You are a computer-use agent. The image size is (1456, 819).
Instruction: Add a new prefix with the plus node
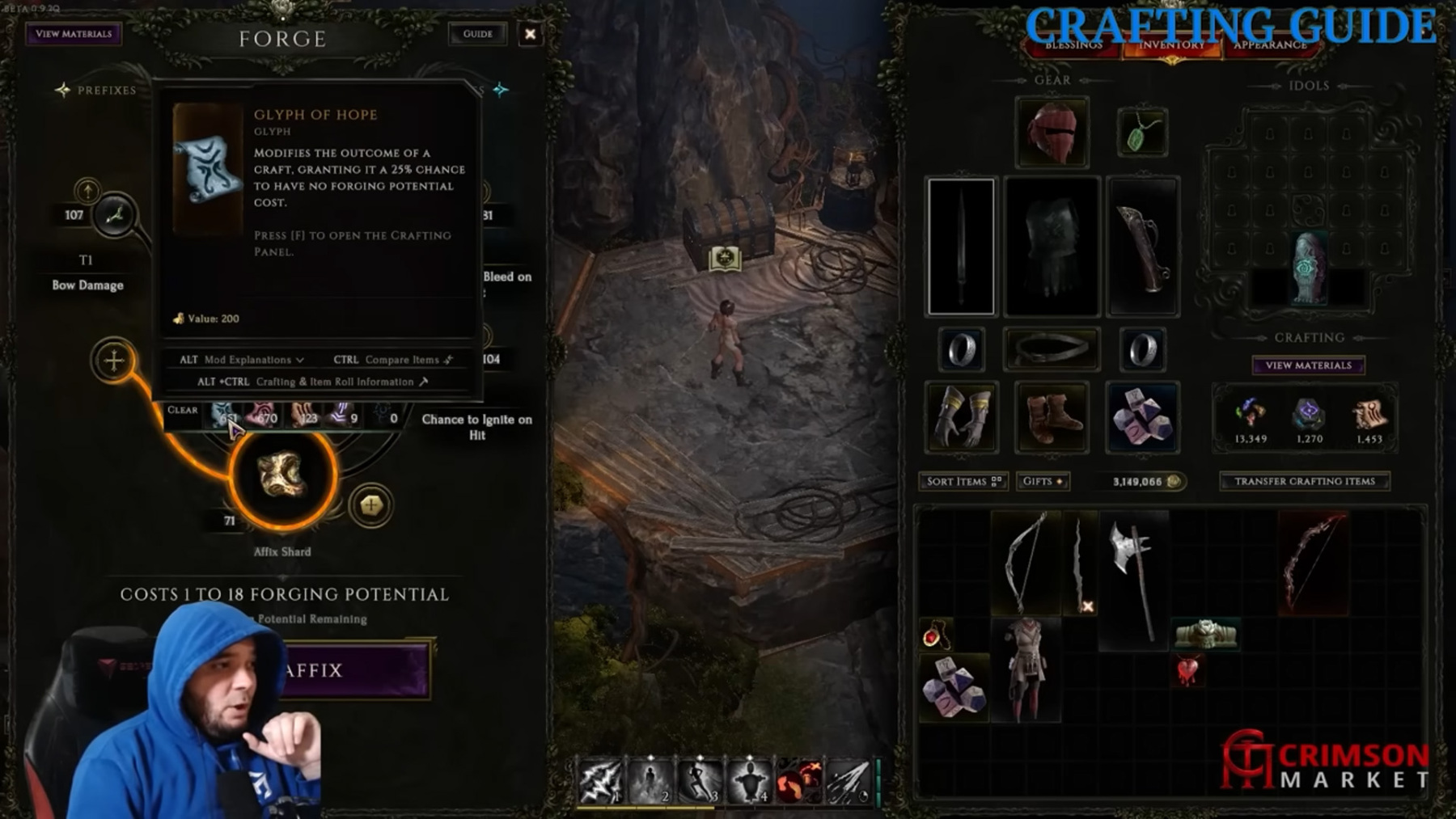(x=114, y=361)
